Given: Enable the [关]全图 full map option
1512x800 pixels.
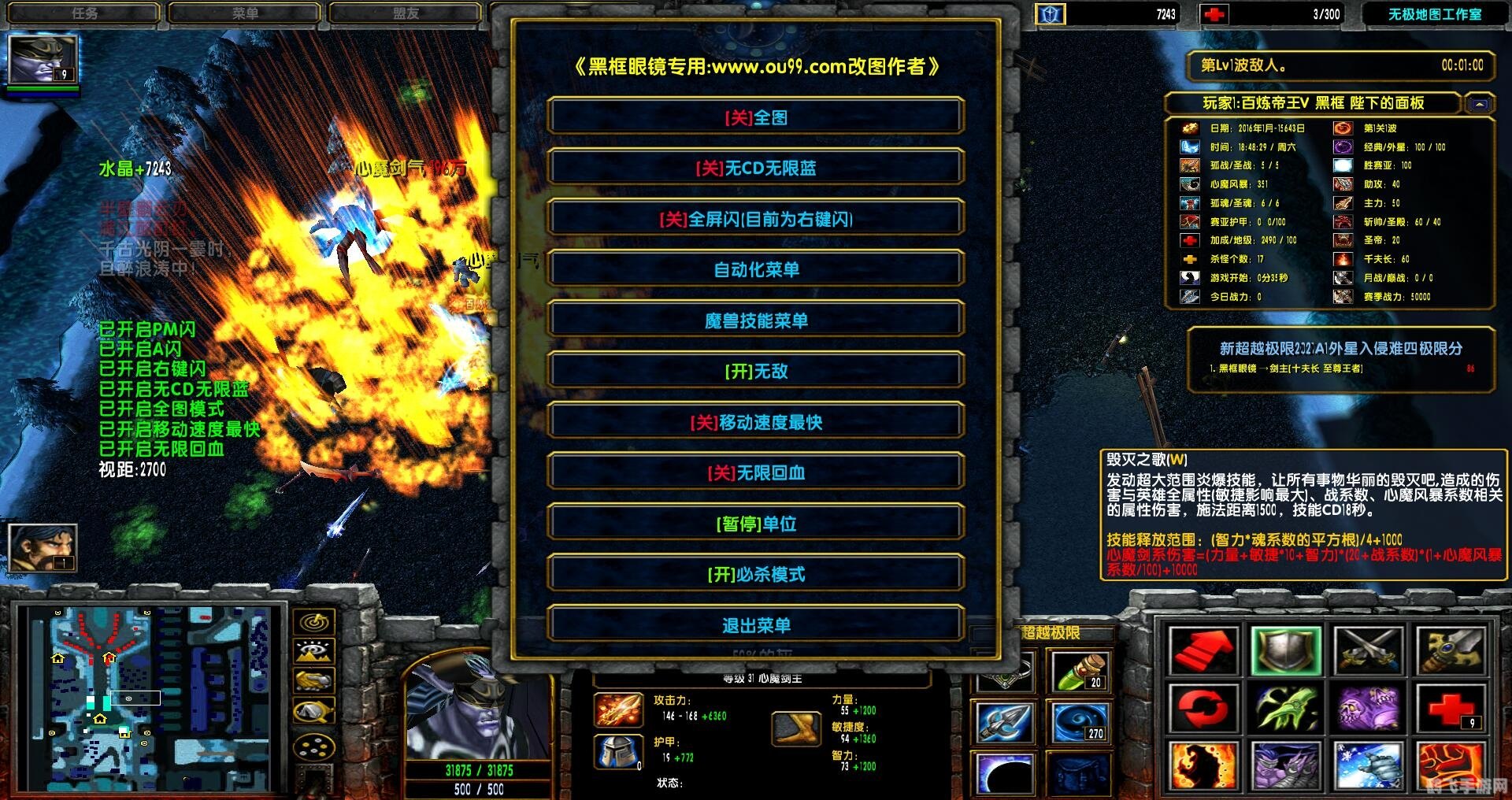Looking at the screenshot, I should coord(756,116).
